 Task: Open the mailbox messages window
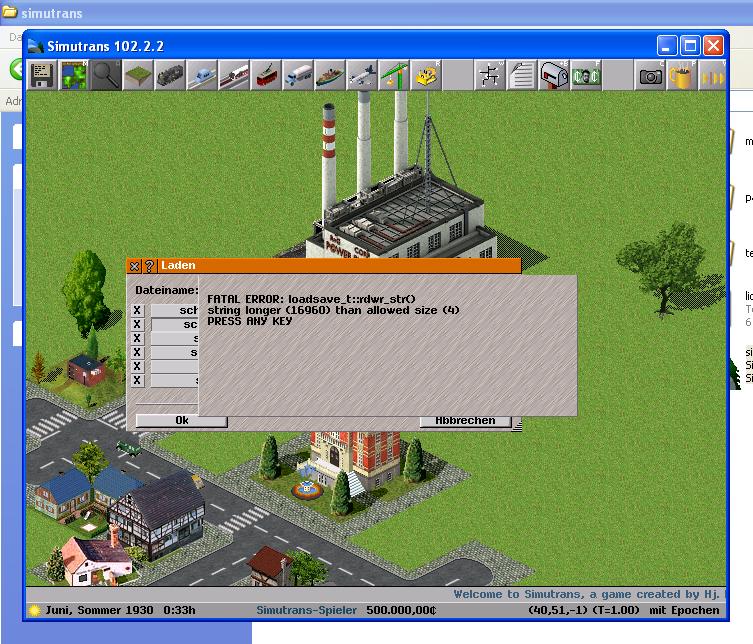tap(554, 76)
